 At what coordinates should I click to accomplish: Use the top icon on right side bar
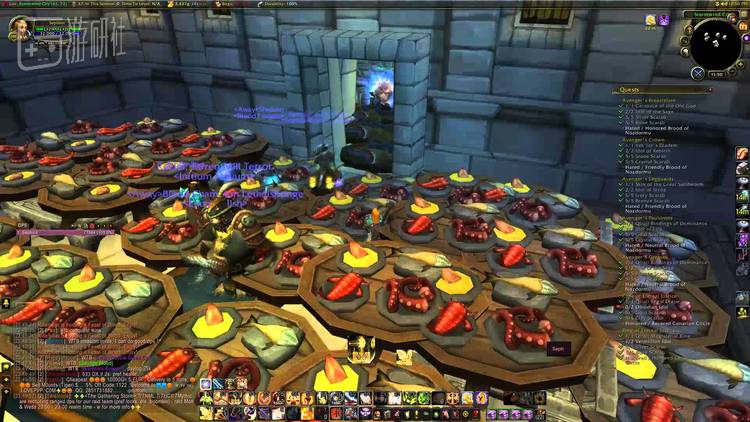coord(742,153)
